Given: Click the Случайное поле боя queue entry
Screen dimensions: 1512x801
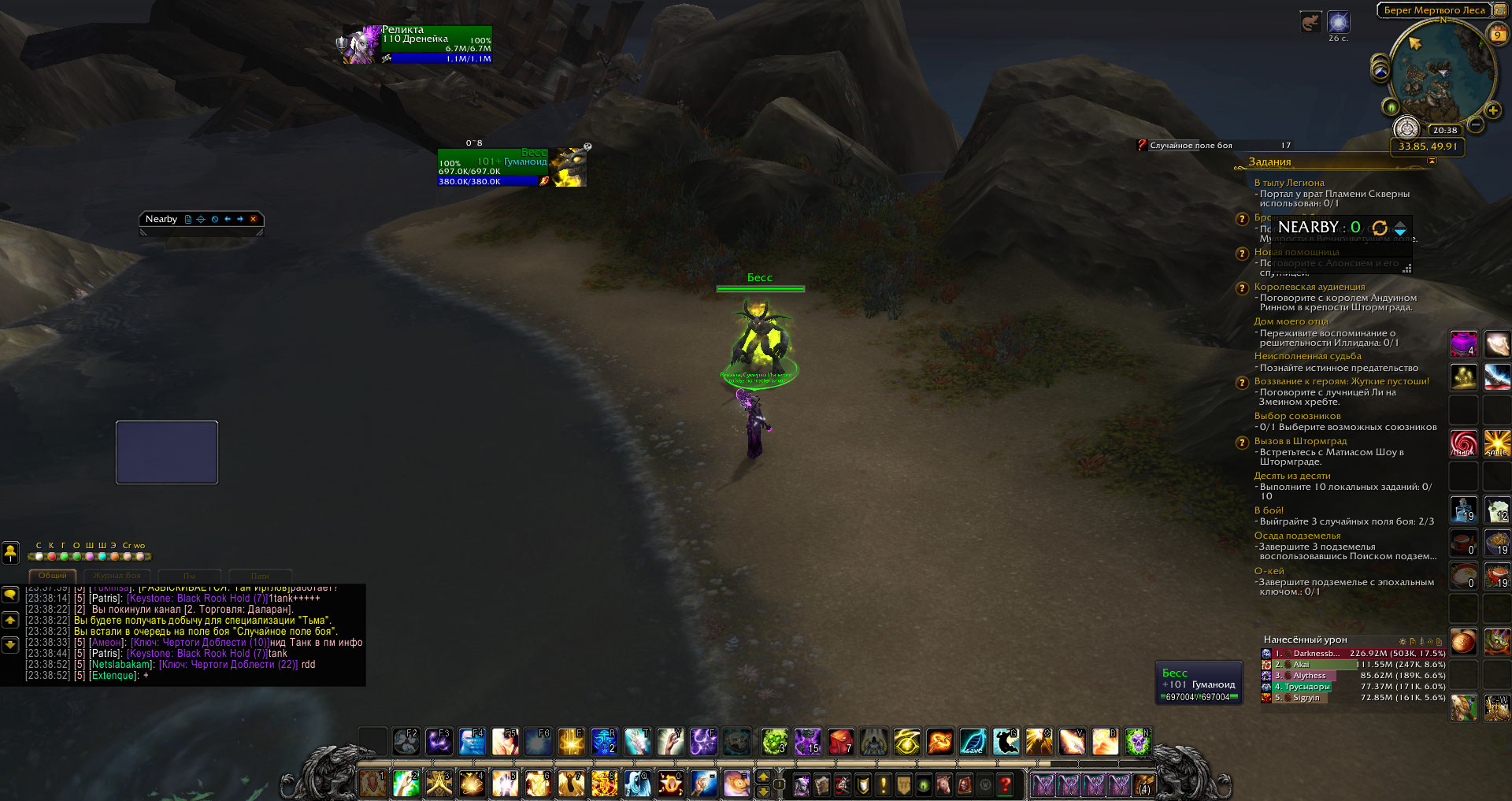Looking at the screenshot, I should [x=1191, y=146].
